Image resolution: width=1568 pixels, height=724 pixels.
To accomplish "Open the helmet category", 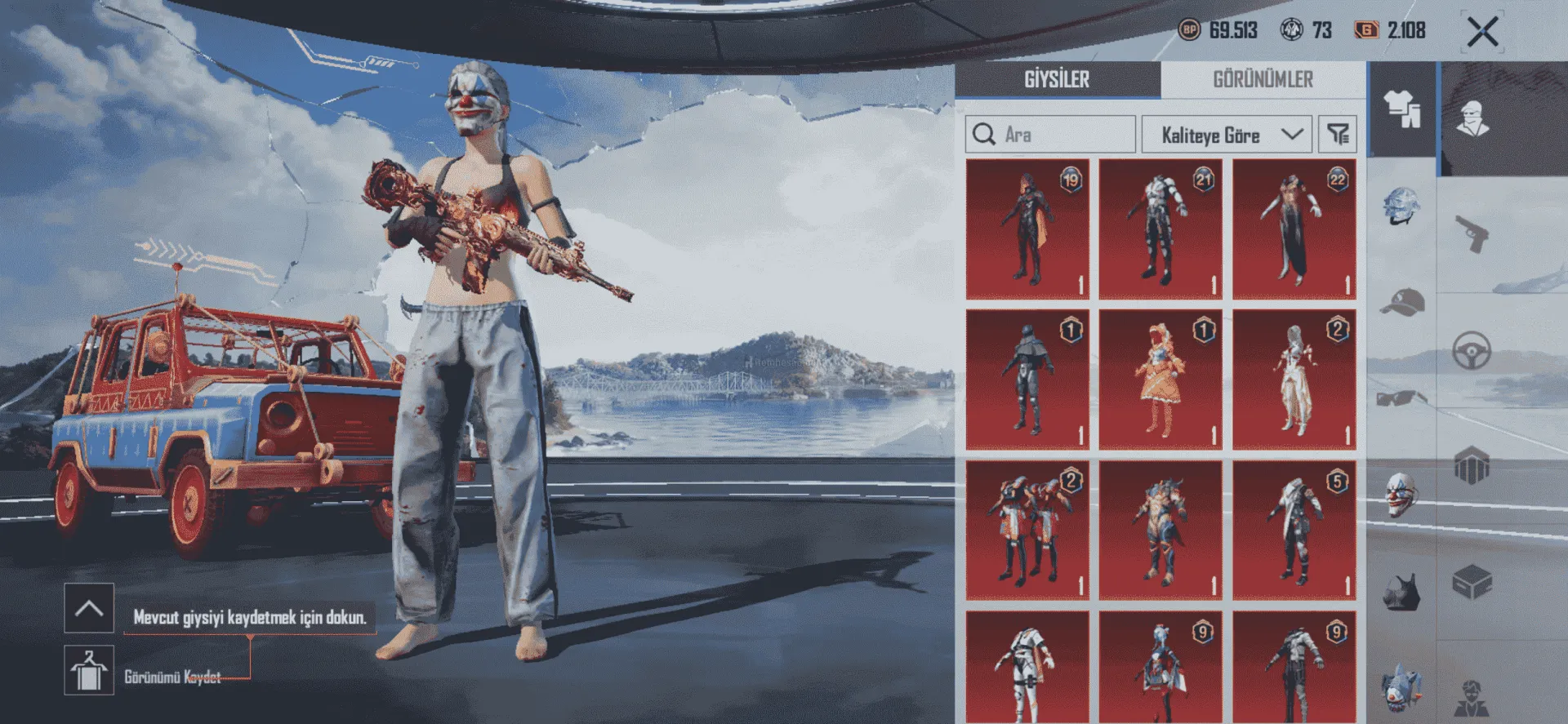I will pyautogui.click(x=1401, y=206).
